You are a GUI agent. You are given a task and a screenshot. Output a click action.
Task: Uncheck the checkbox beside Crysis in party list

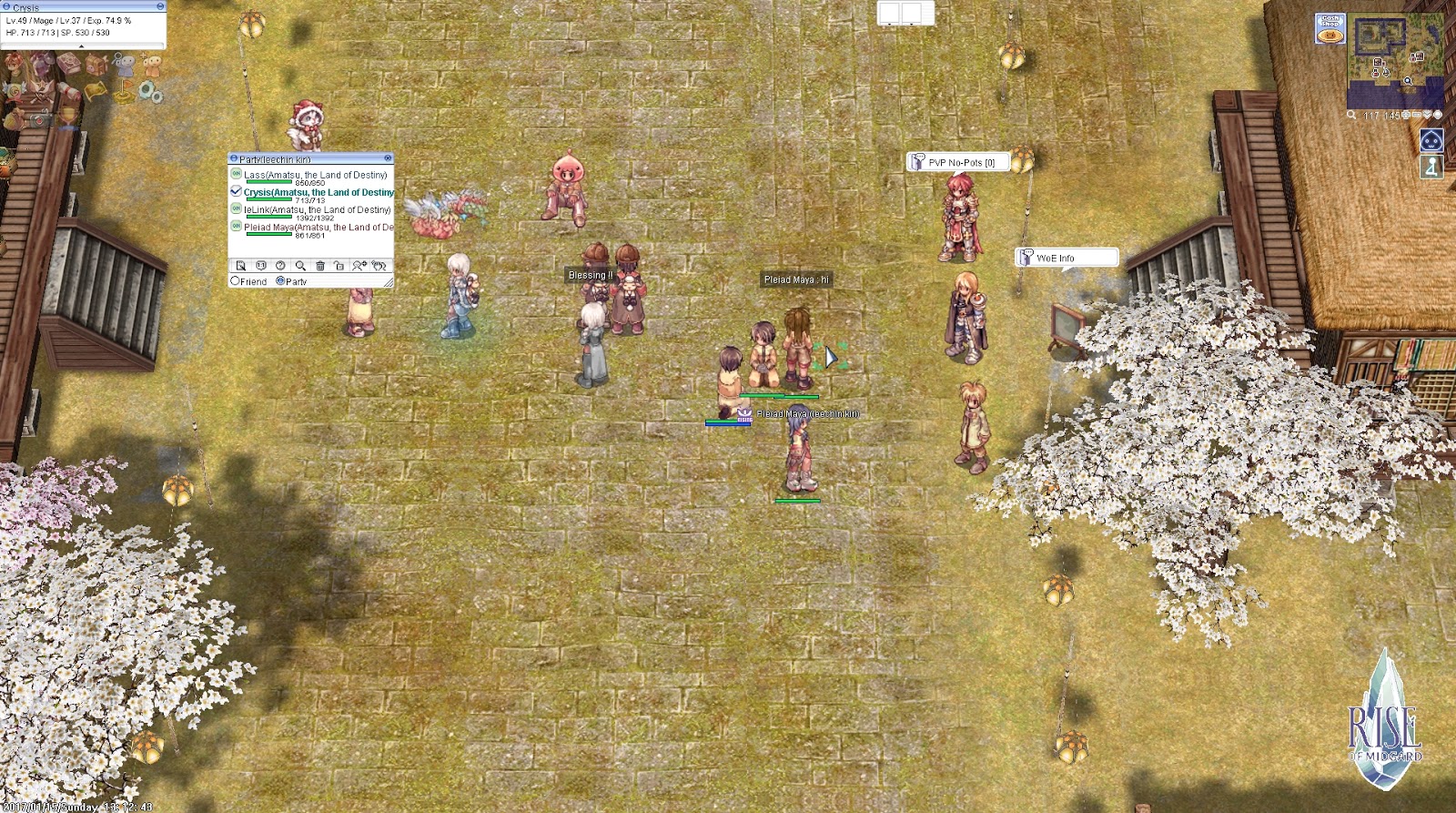236,191
